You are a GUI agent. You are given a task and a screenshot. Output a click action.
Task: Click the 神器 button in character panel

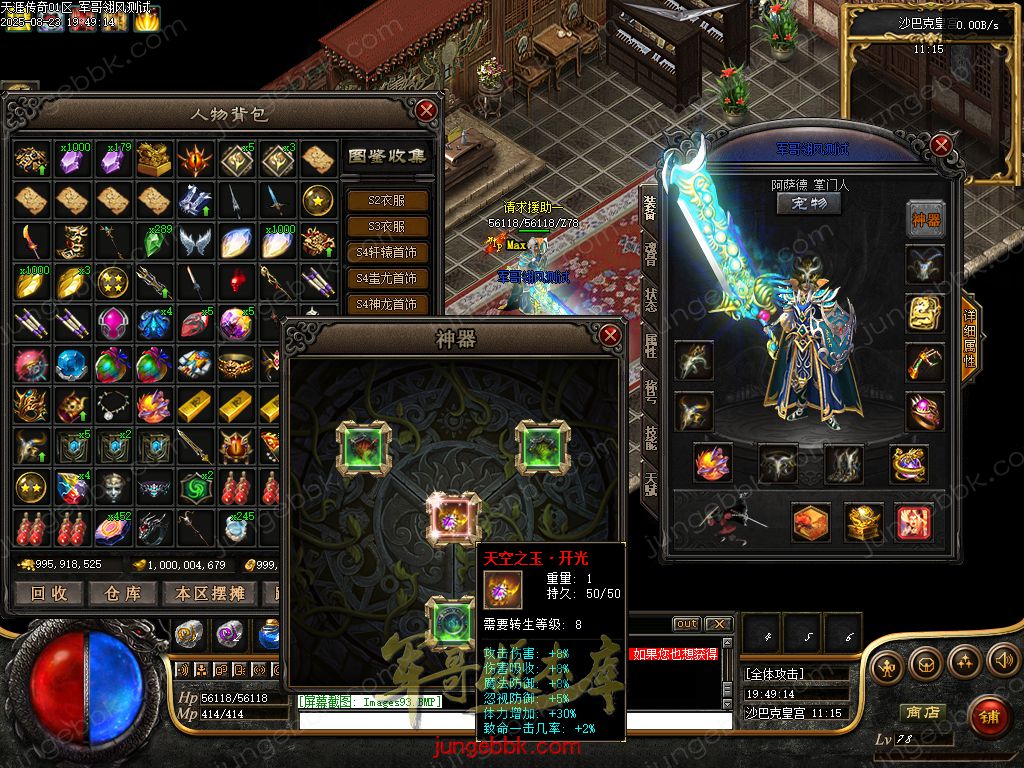[x=926, y=217]
